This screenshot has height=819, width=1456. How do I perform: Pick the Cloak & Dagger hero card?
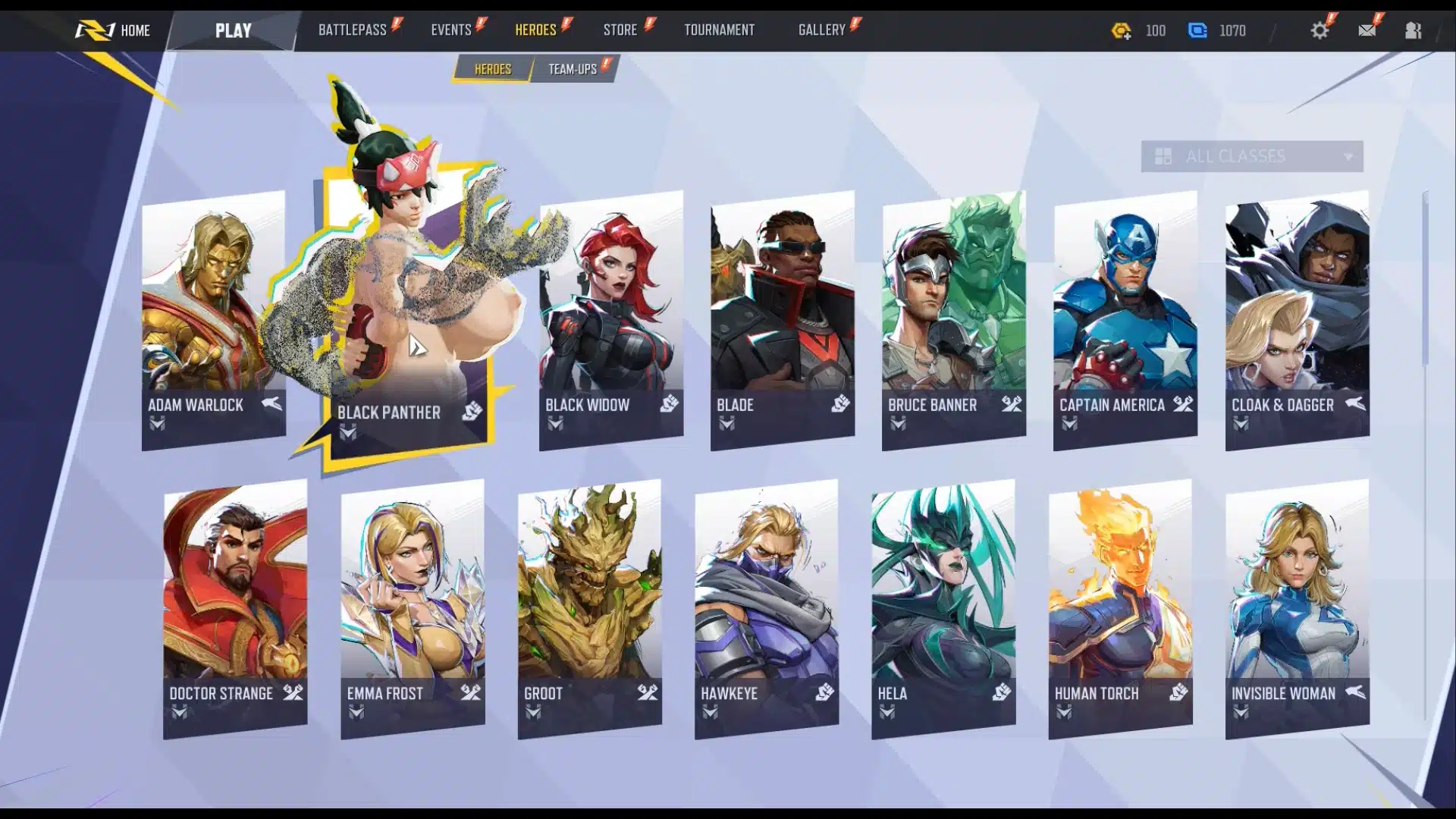[1297, 318]
